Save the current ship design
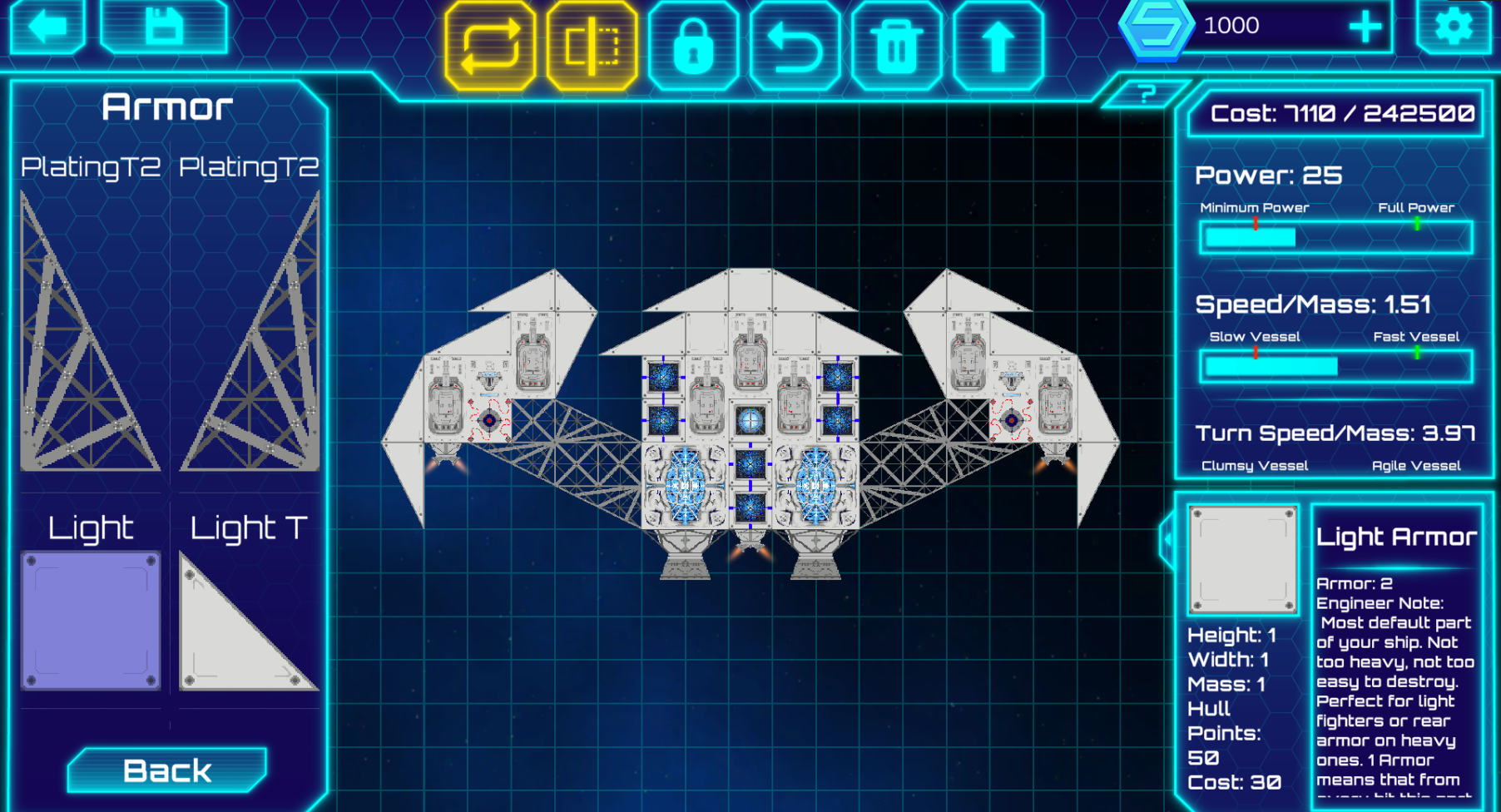The width and height of the screenshot is (1501, 812). [x=165, y=27]
